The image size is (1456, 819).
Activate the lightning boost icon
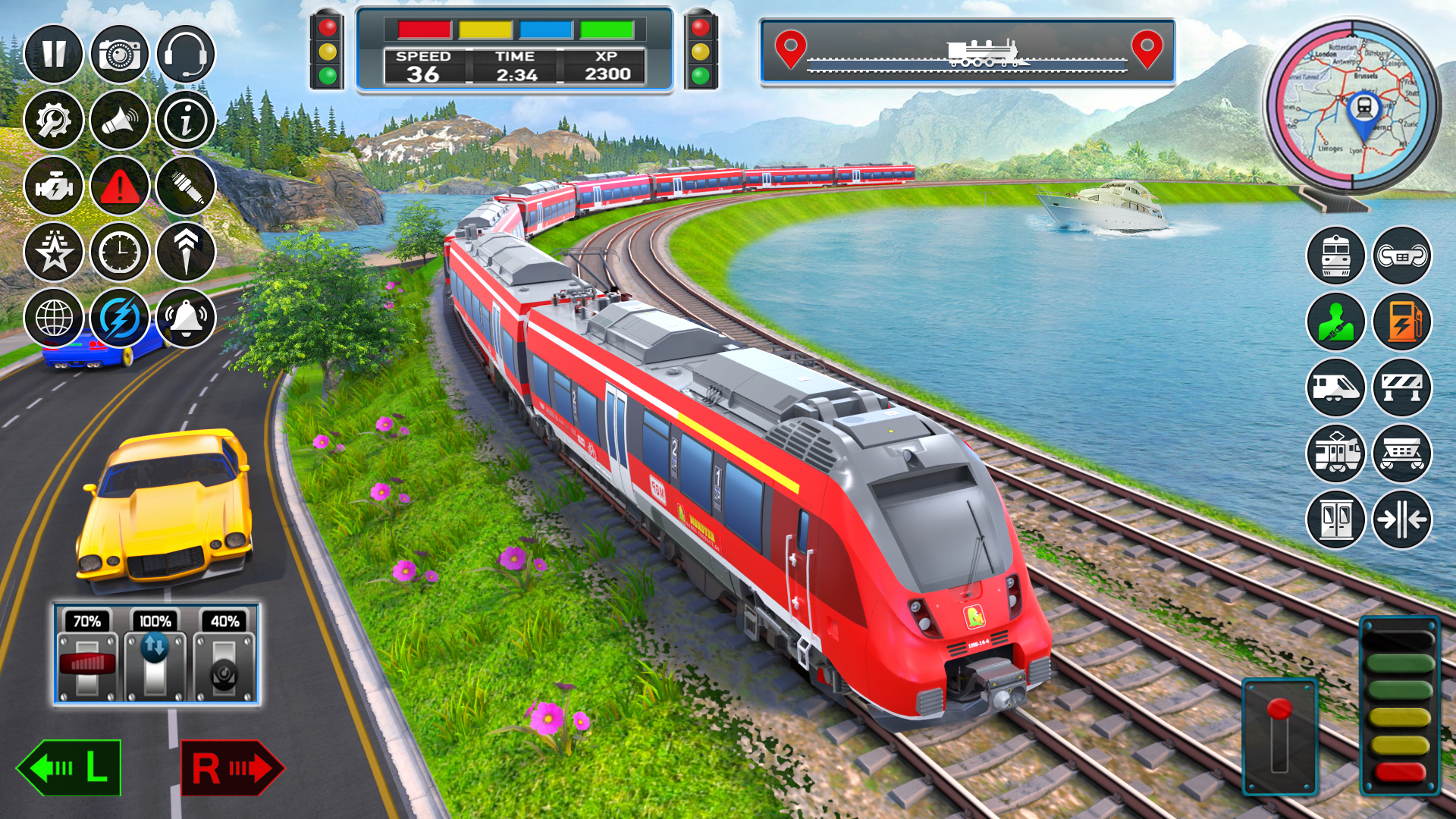click(118, 318)
